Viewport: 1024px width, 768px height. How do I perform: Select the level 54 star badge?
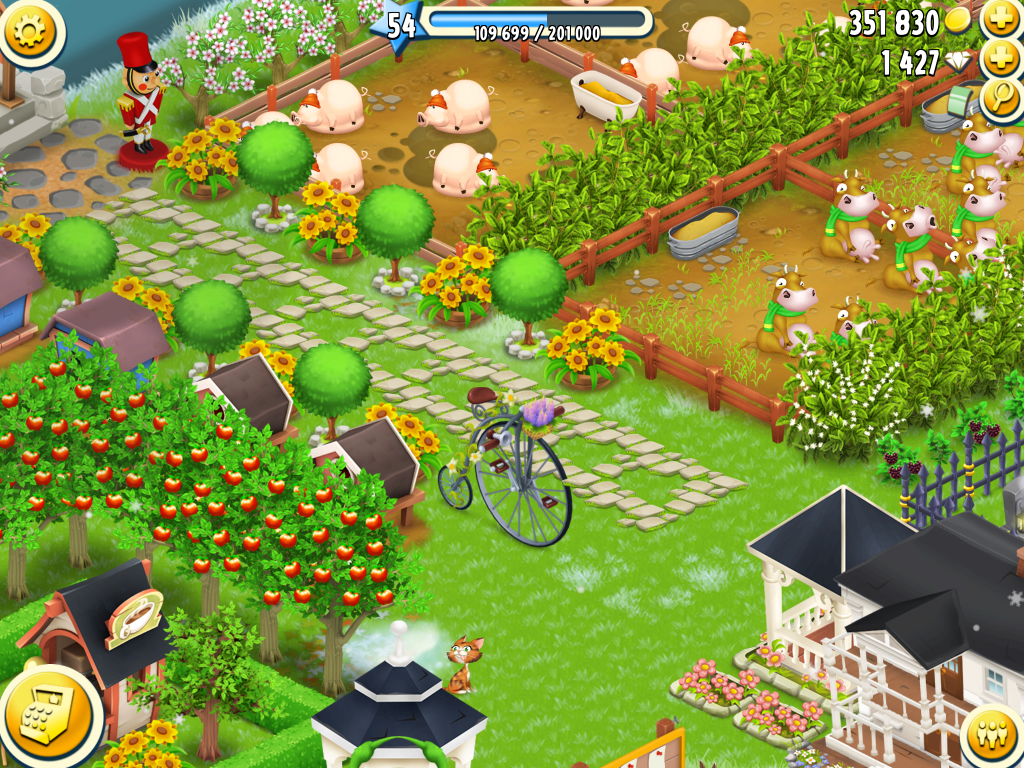(x=399, y=25)
